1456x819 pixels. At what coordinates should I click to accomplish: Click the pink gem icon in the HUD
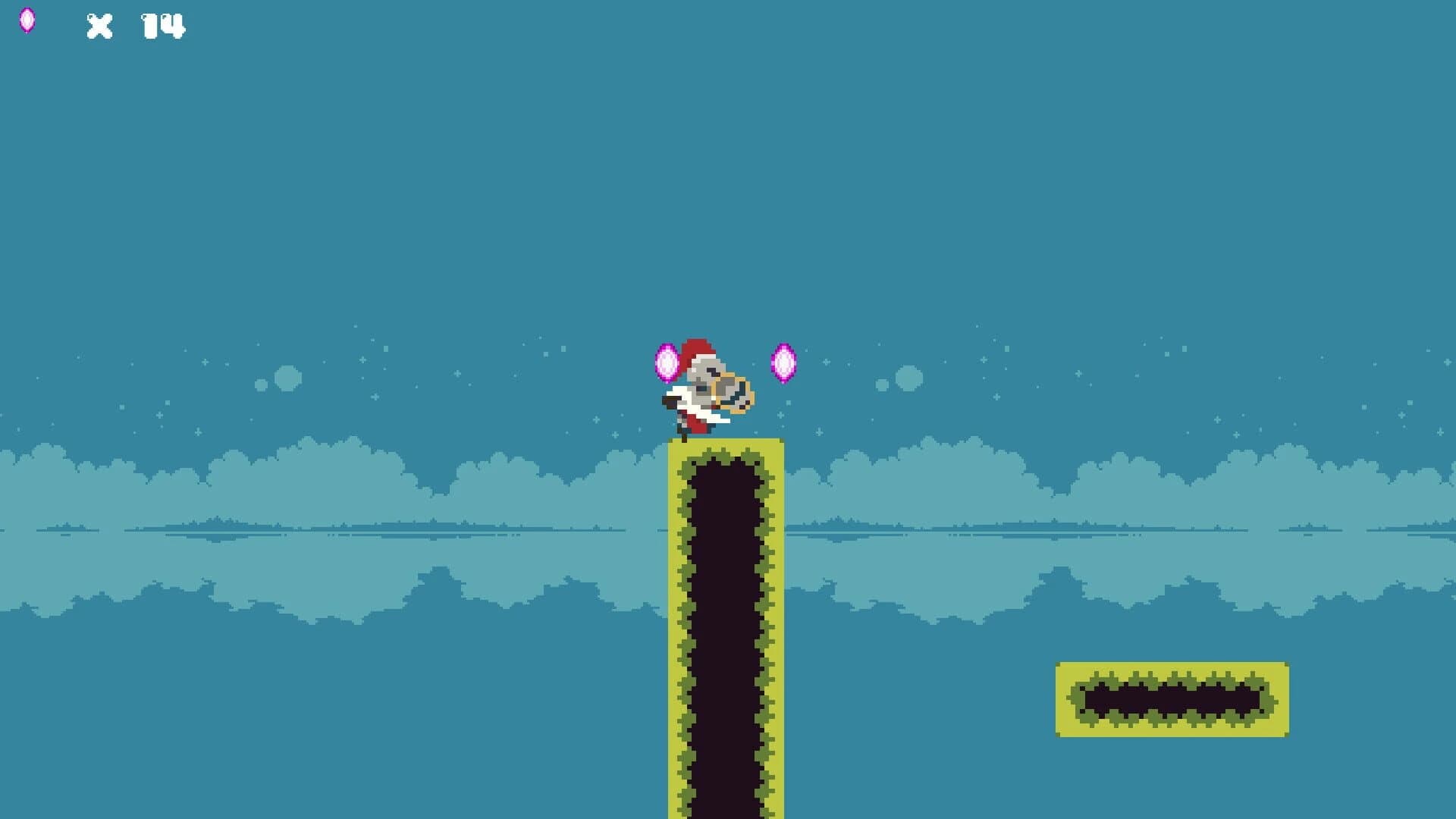tap(29, 20)
